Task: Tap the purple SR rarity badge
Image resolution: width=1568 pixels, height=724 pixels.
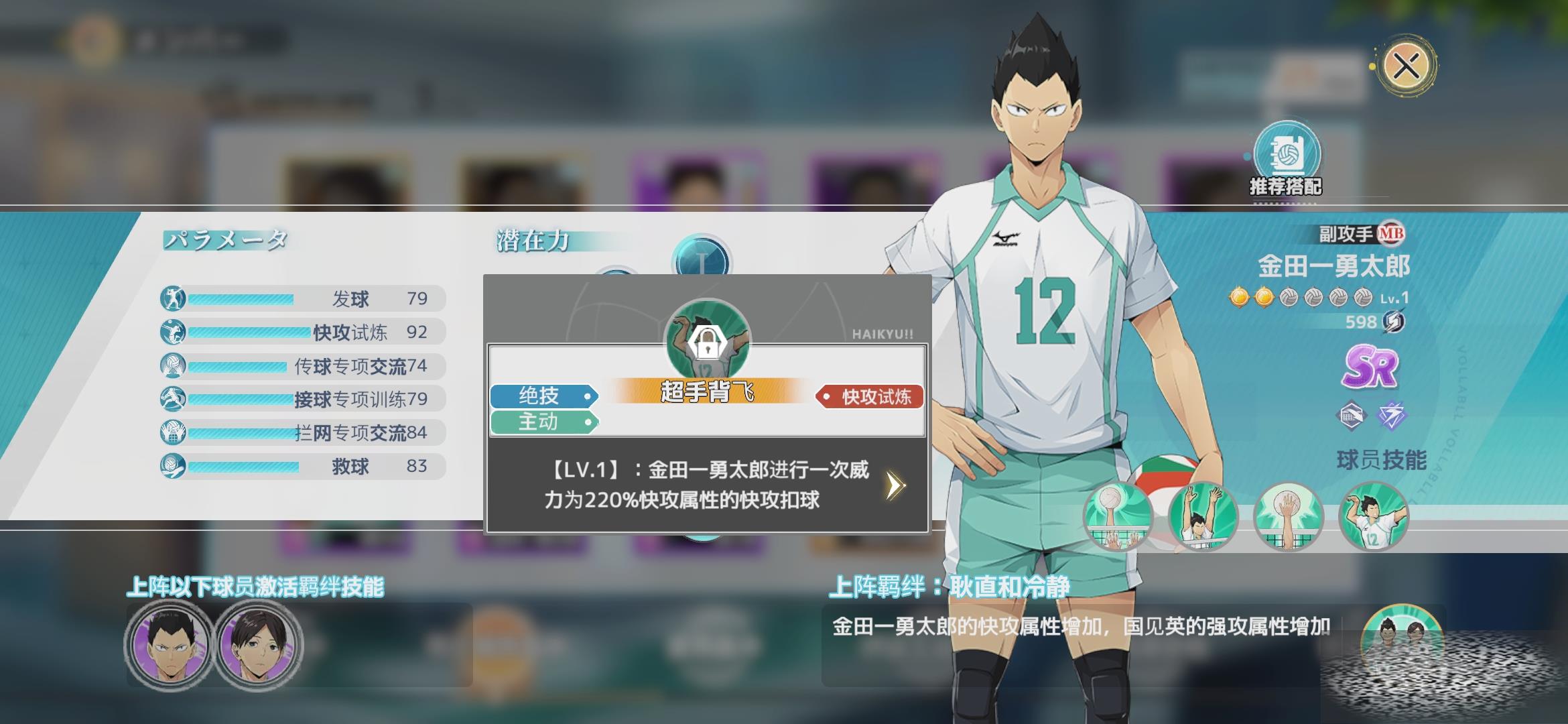Action: tap(1370, 367)
